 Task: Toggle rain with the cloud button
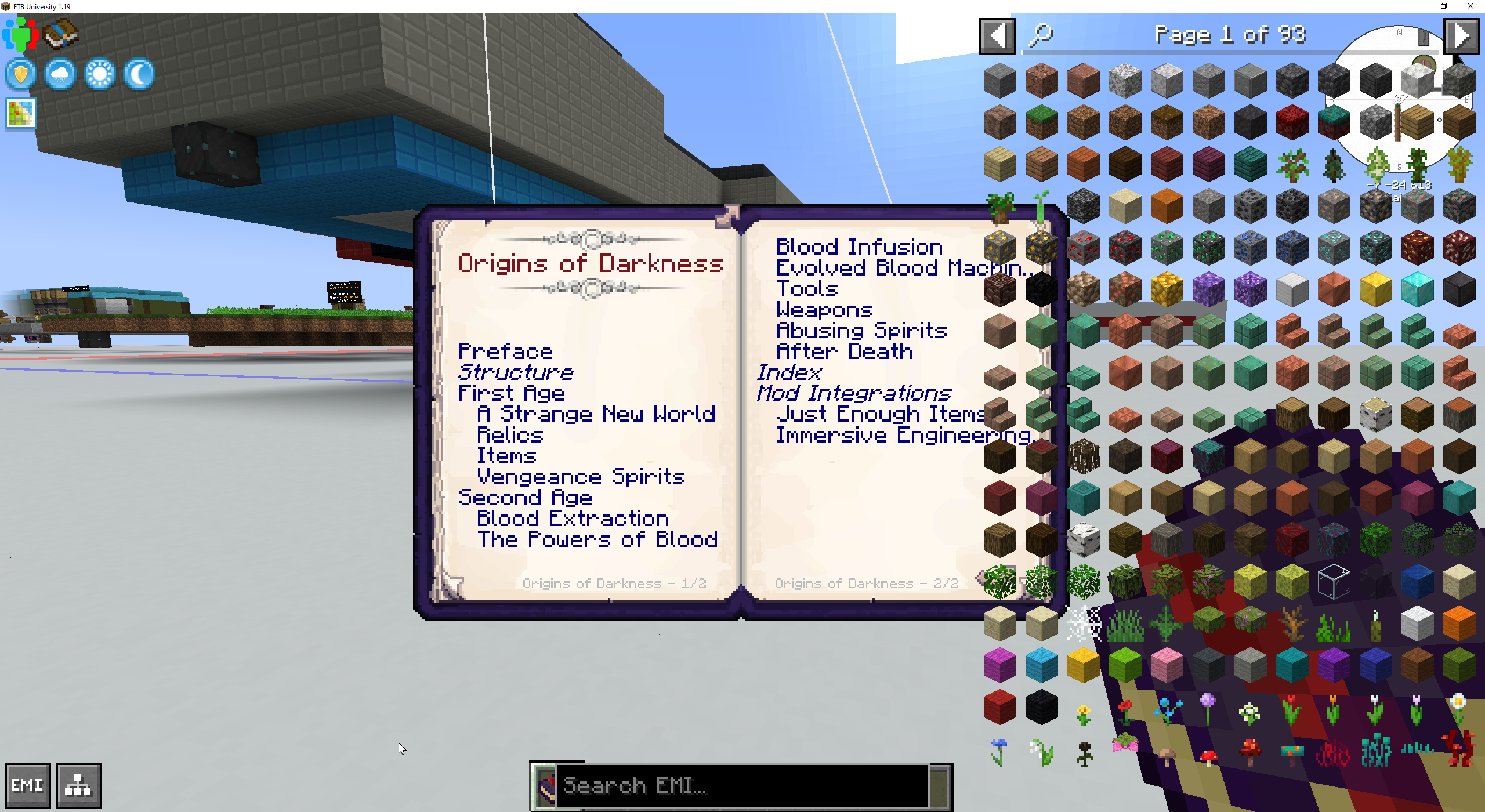[60, 74]
